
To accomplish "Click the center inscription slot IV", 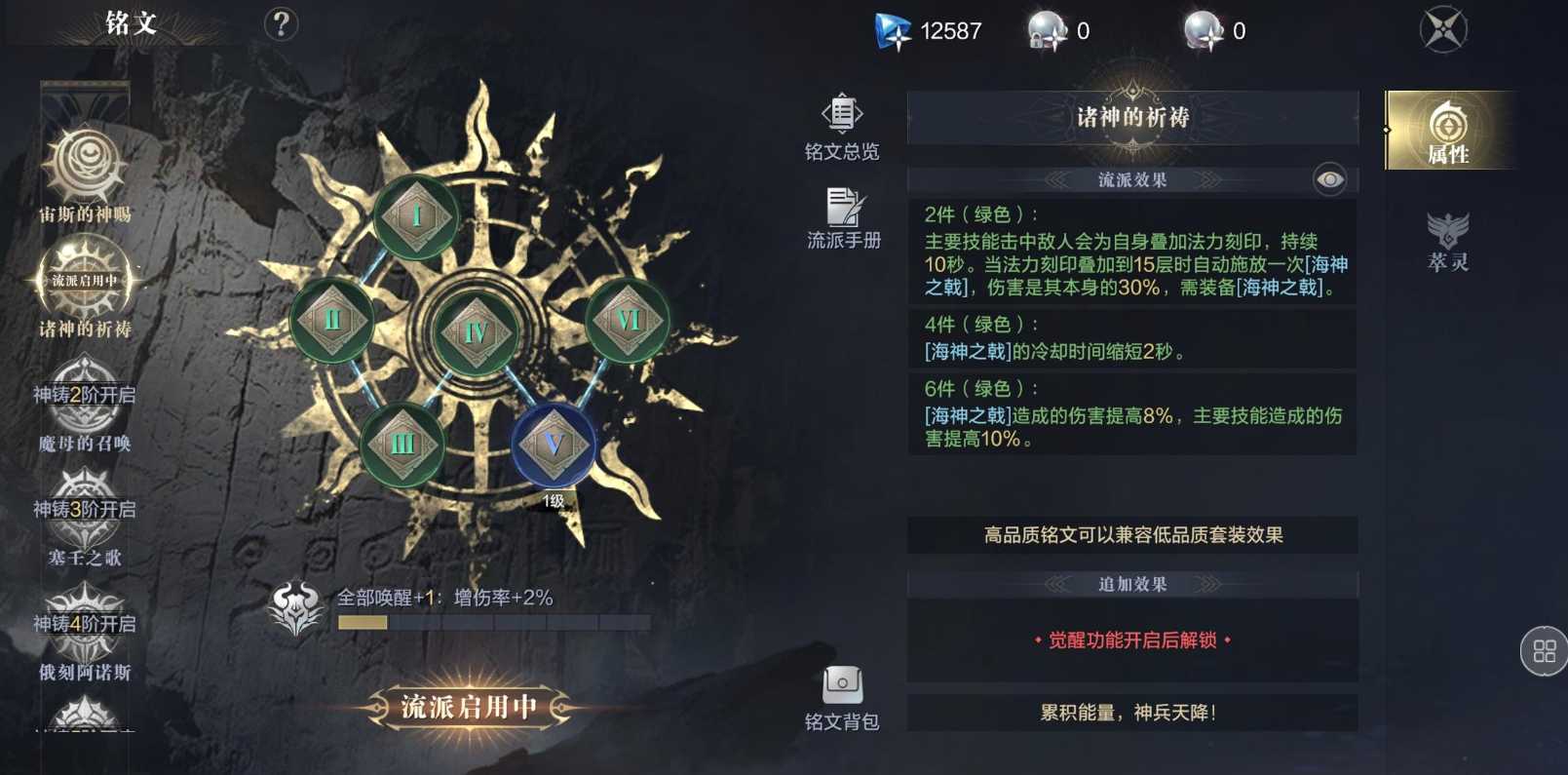I will 475,331.
